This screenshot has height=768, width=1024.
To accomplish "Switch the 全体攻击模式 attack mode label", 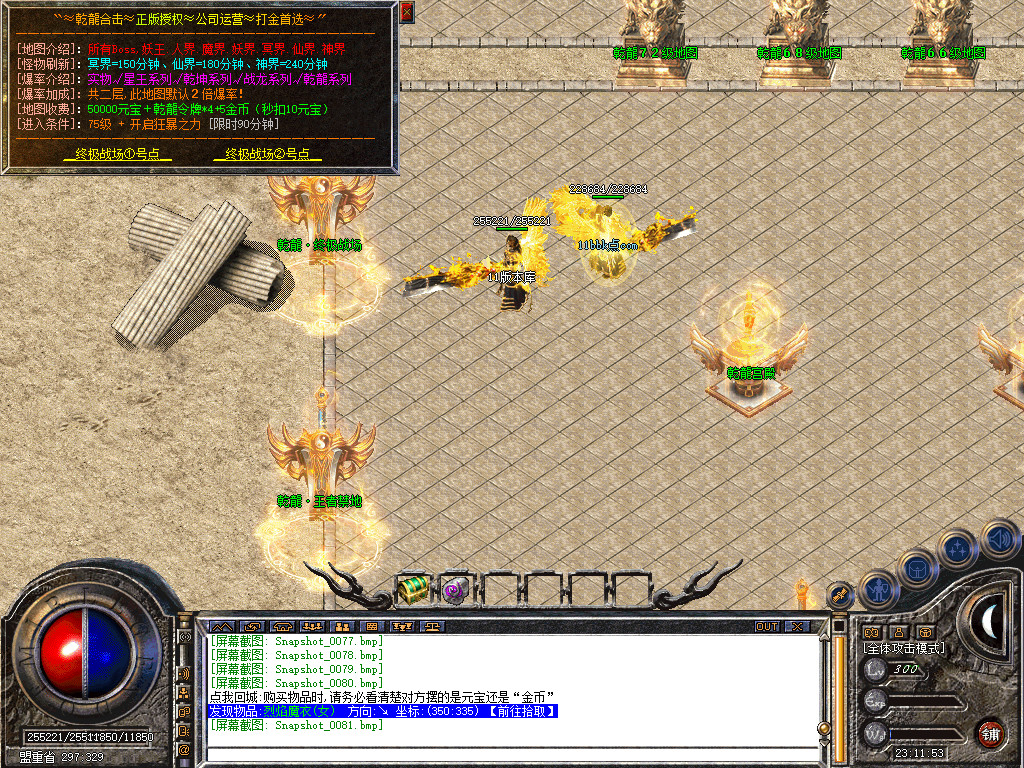I will (904, 648).
